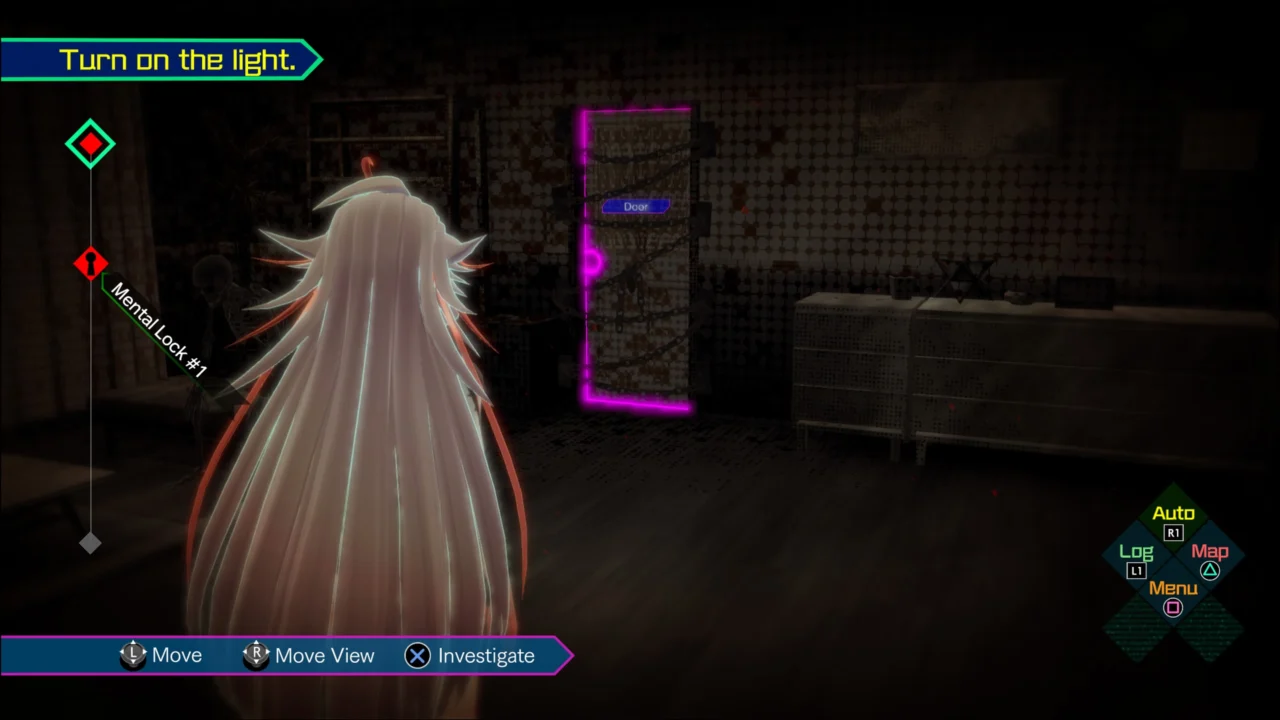
Task: Select the Investigate X button icon
Action: click(x=417, y=656)
